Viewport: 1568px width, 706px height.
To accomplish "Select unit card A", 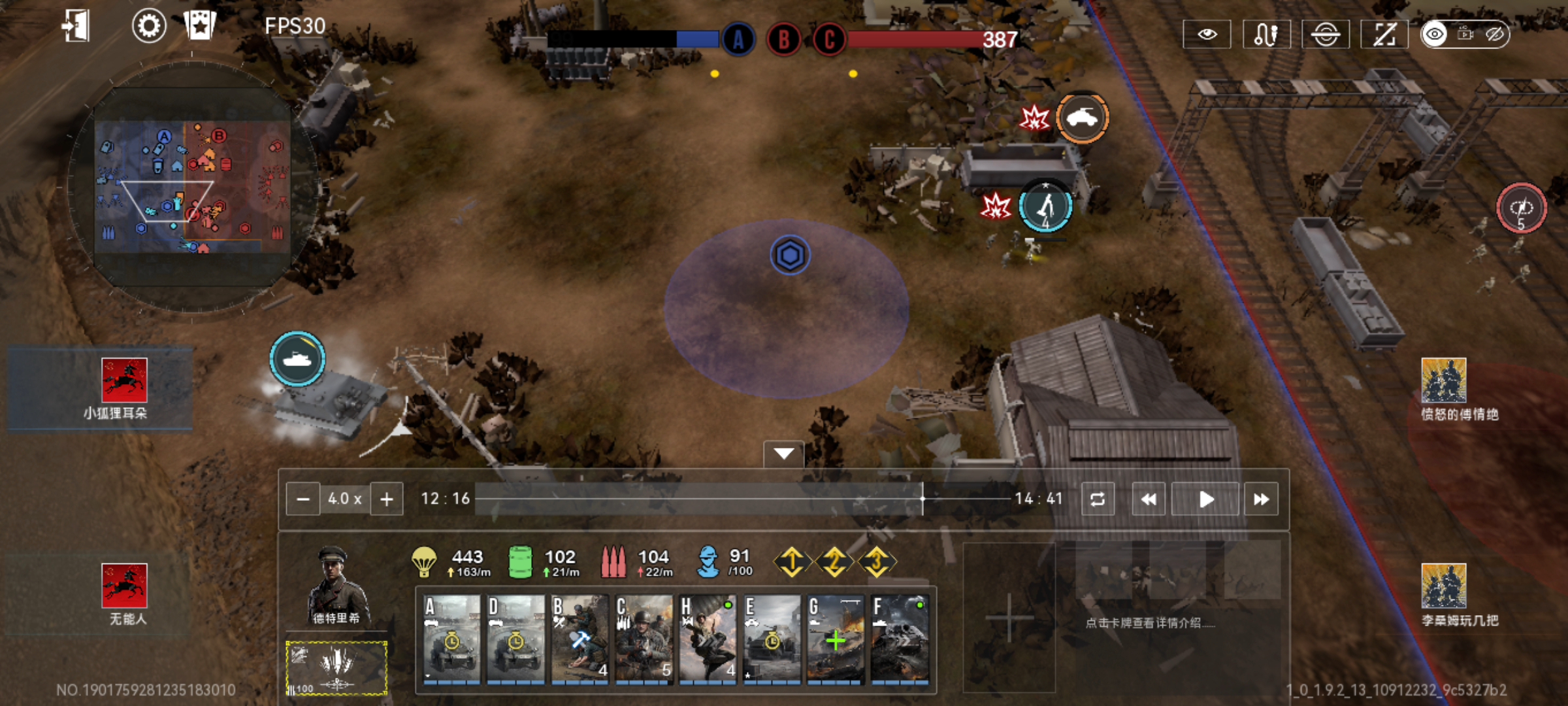I will point(451,639).
